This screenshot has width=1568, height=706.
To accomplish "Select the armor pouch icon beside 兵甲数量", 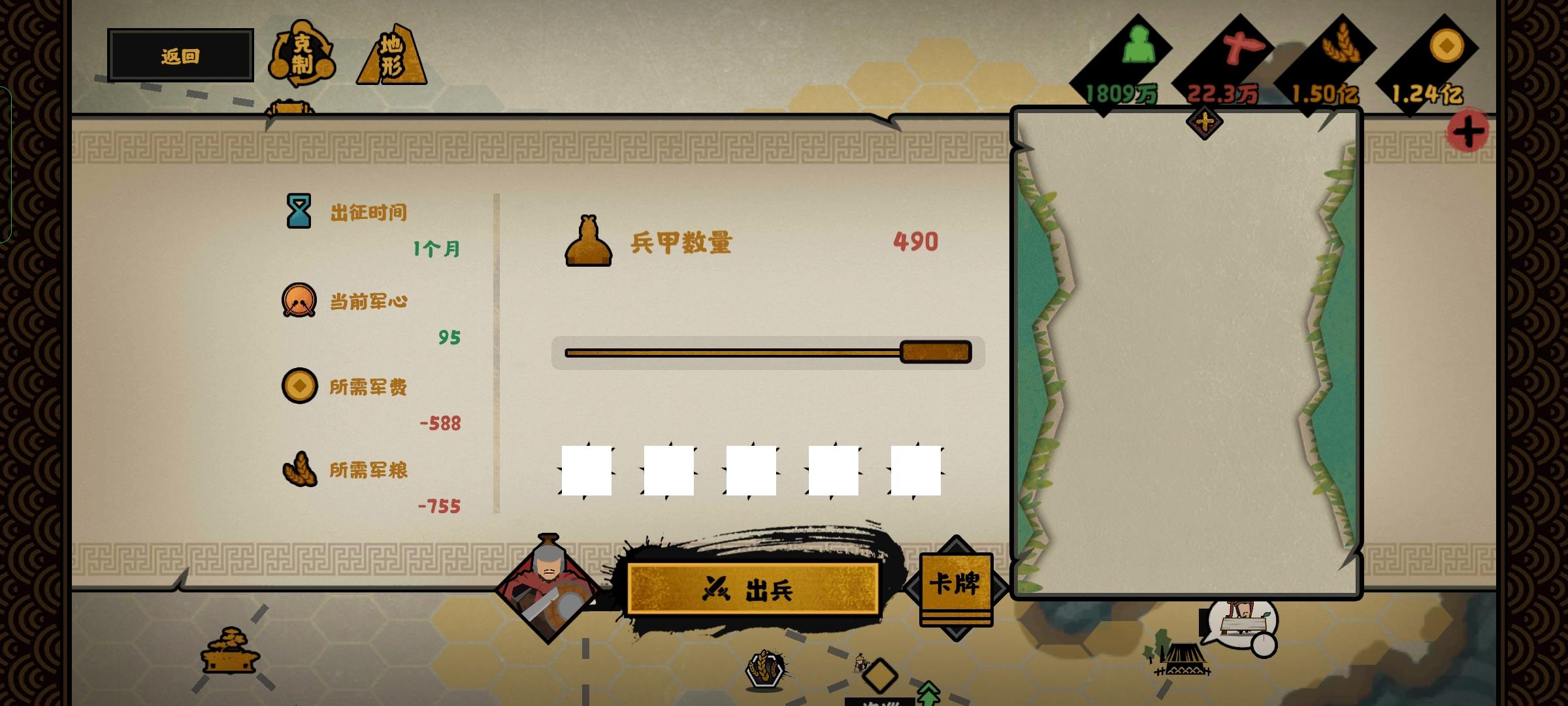I will (x=588, y=242).
